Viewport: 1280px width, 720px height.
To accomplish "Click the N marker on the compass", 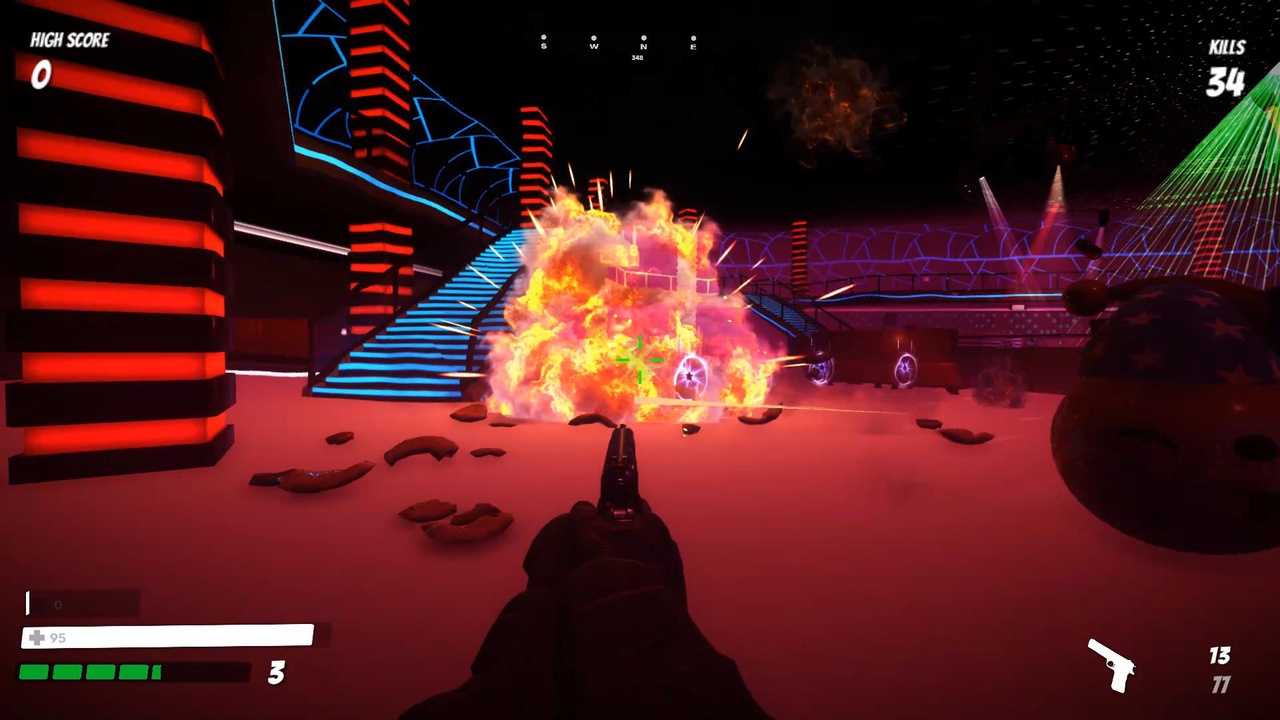I will tap(643, 46).
